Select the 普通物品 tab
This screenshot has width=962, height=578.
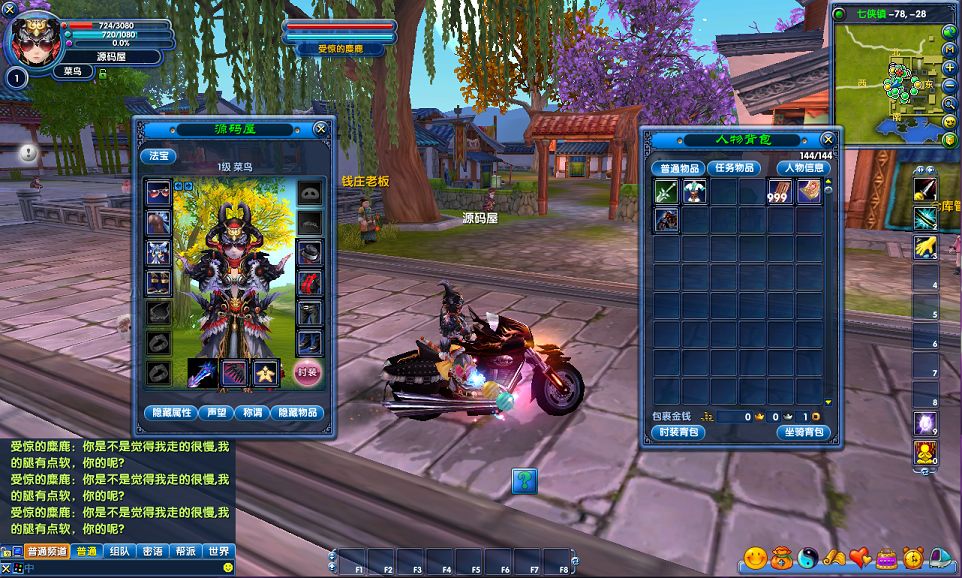click(680, 168)
